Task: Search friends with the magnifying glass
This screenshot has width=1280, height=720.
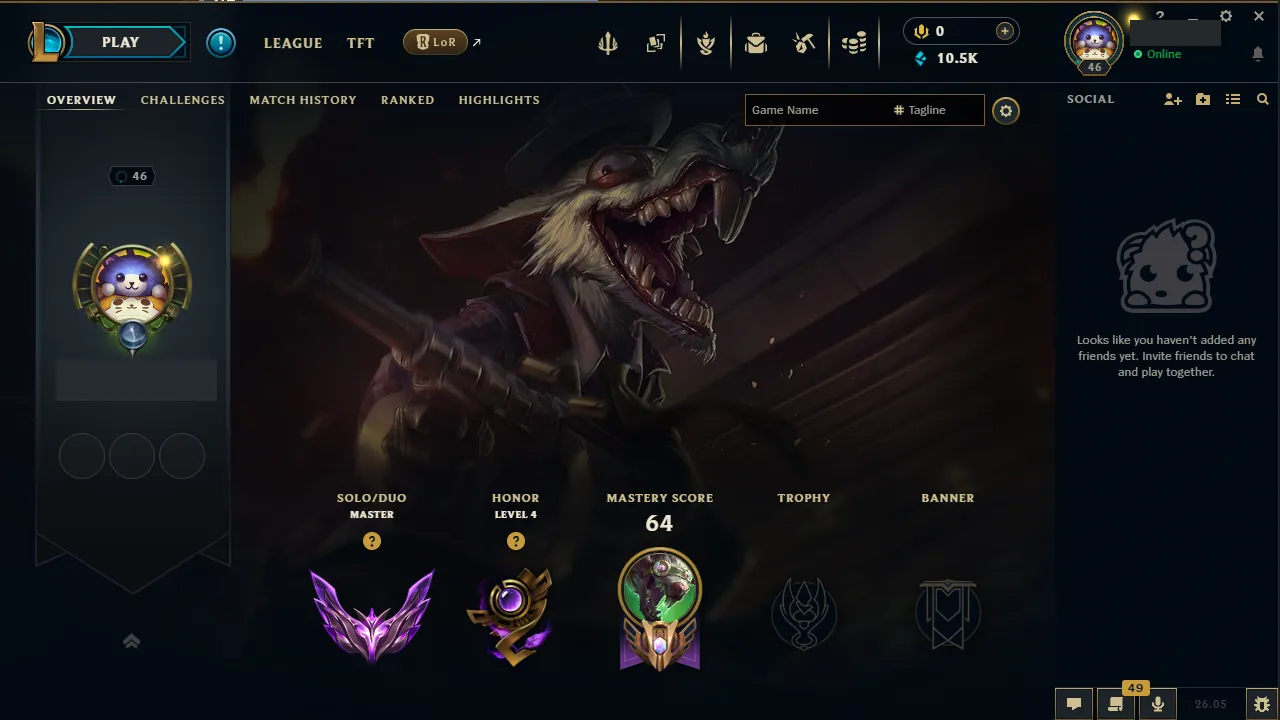Action: tap(1262, 99)
